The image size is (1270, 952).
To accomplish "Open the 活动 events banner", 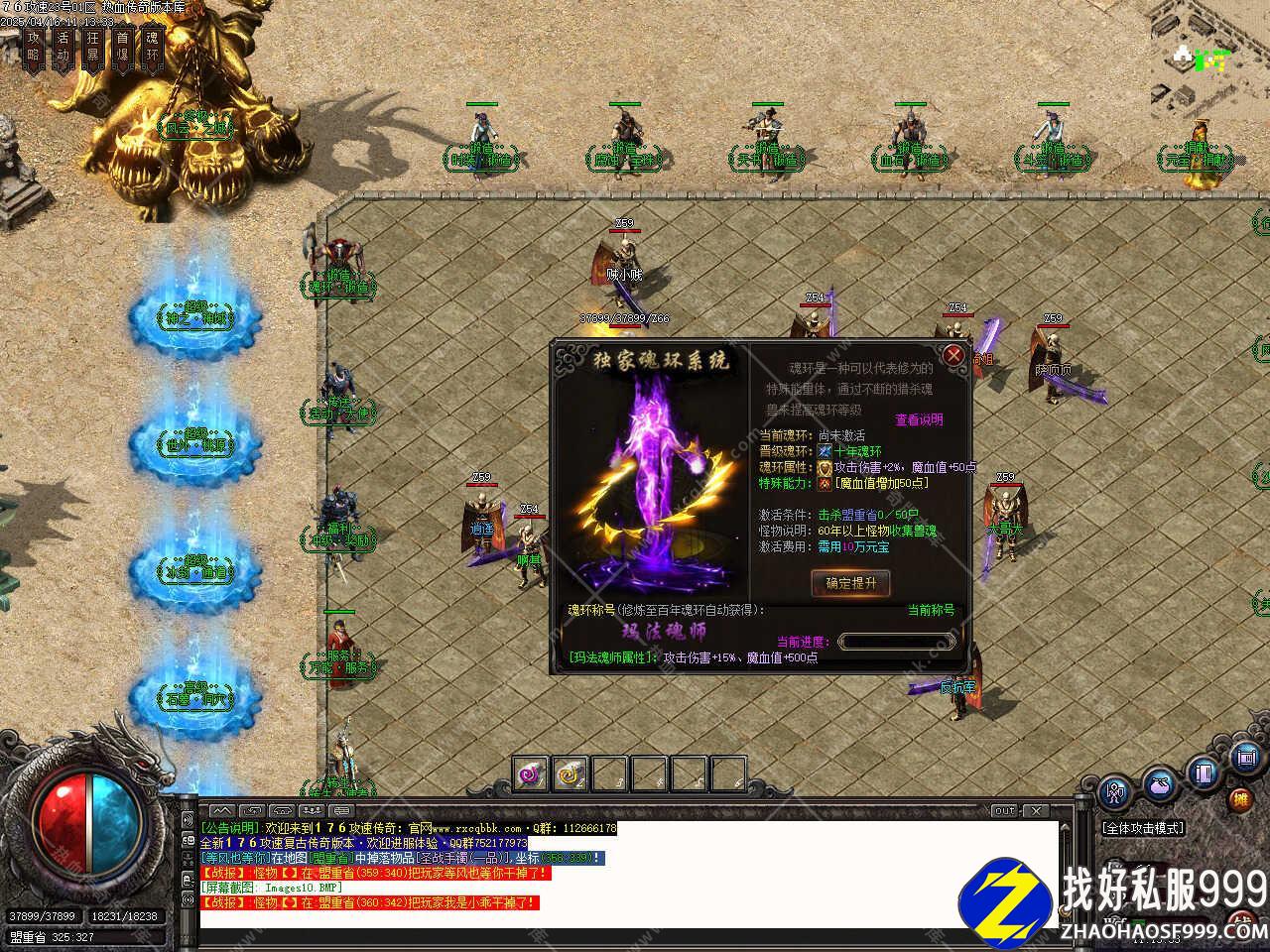I will pos(63,48).
